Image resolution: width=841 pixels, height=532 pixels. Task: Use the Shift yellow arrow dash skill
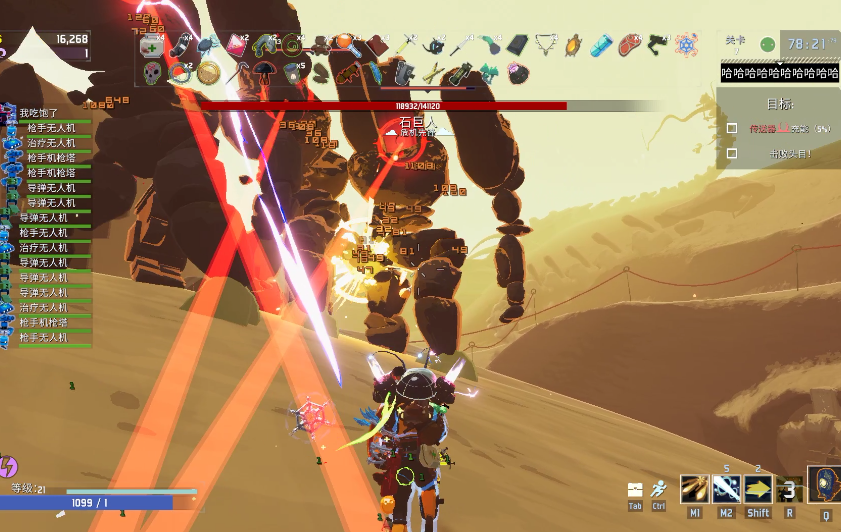759,489
